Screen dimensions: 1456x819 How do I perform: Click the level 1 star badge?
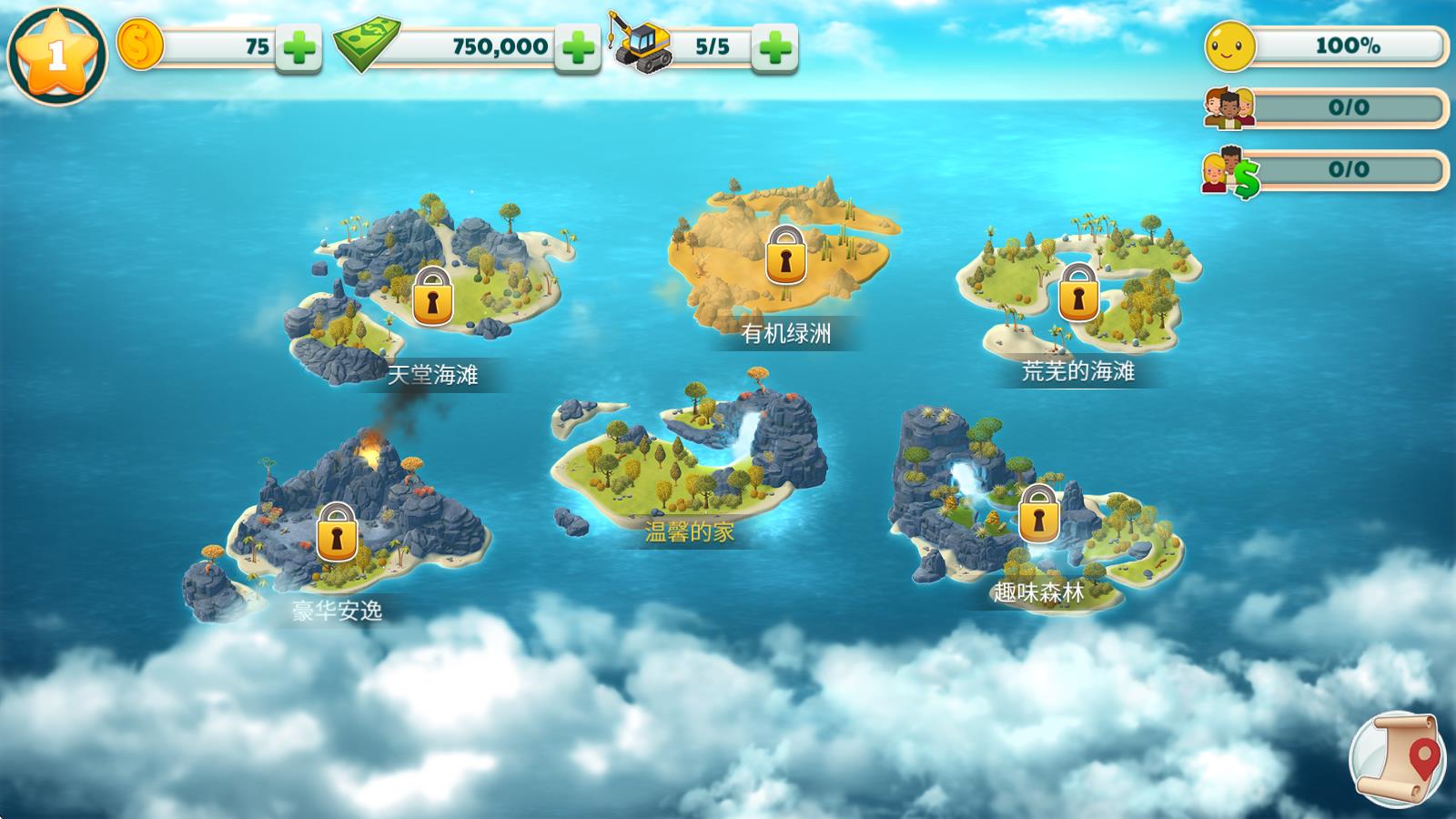(x=56, y=50)
